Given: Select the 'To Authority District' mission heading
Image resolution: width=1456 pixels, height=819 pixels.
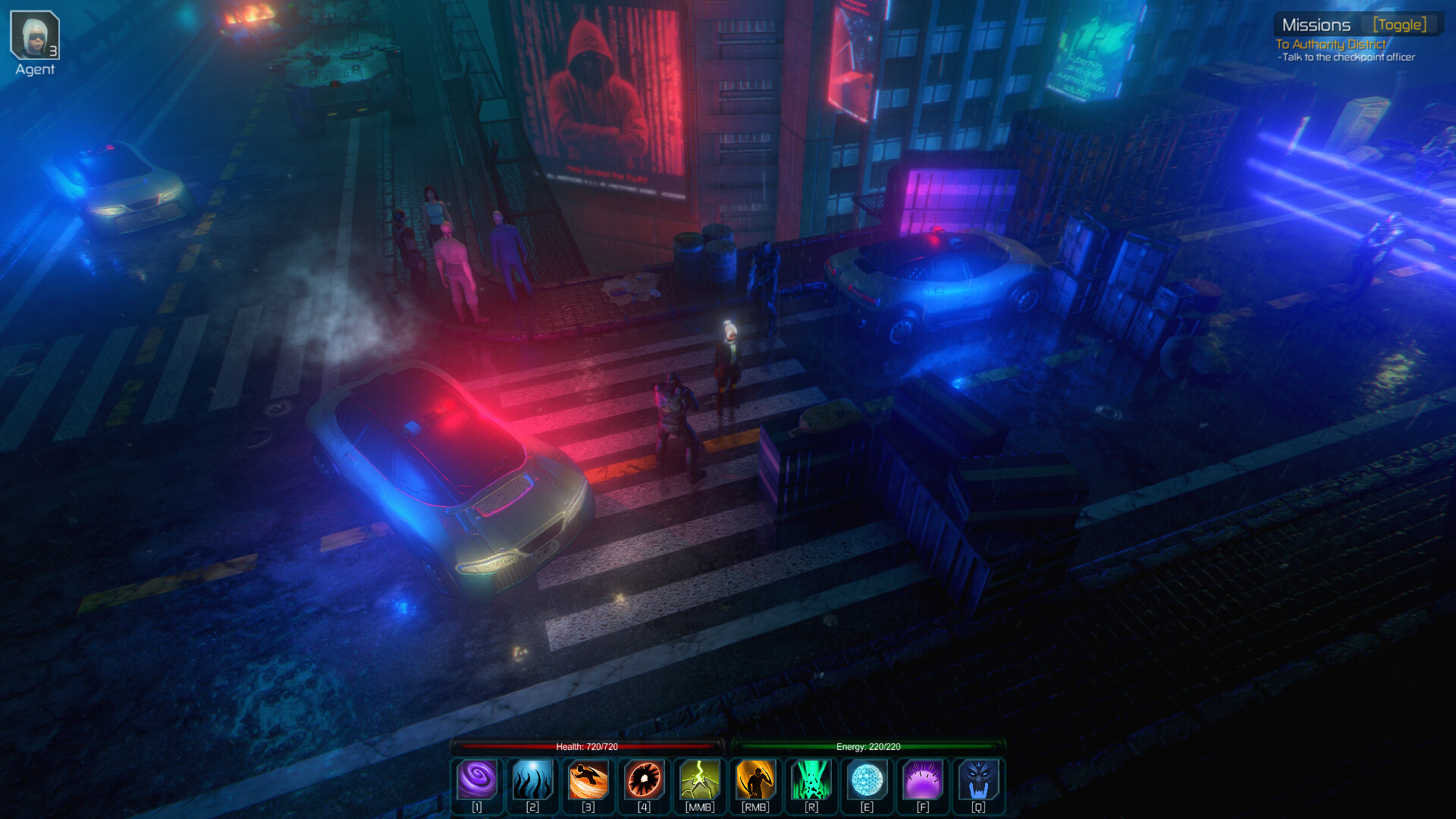Looking at the screenshot, I should click(1329, 45).
